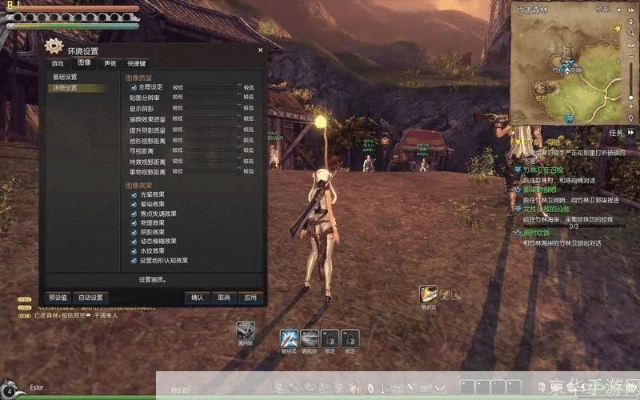This screenshot has height=400, width=640.
Task: Apply settings with the 应用 button
Action: pyautogui.click(x=250, y=297)
